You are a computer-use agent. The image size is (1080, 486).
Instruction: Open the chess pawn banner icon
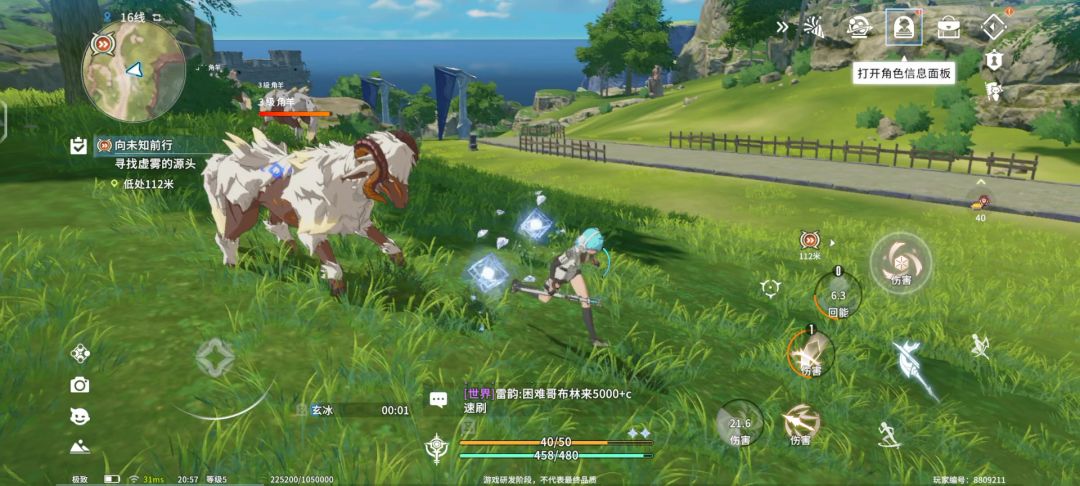[x=993, y=61]
